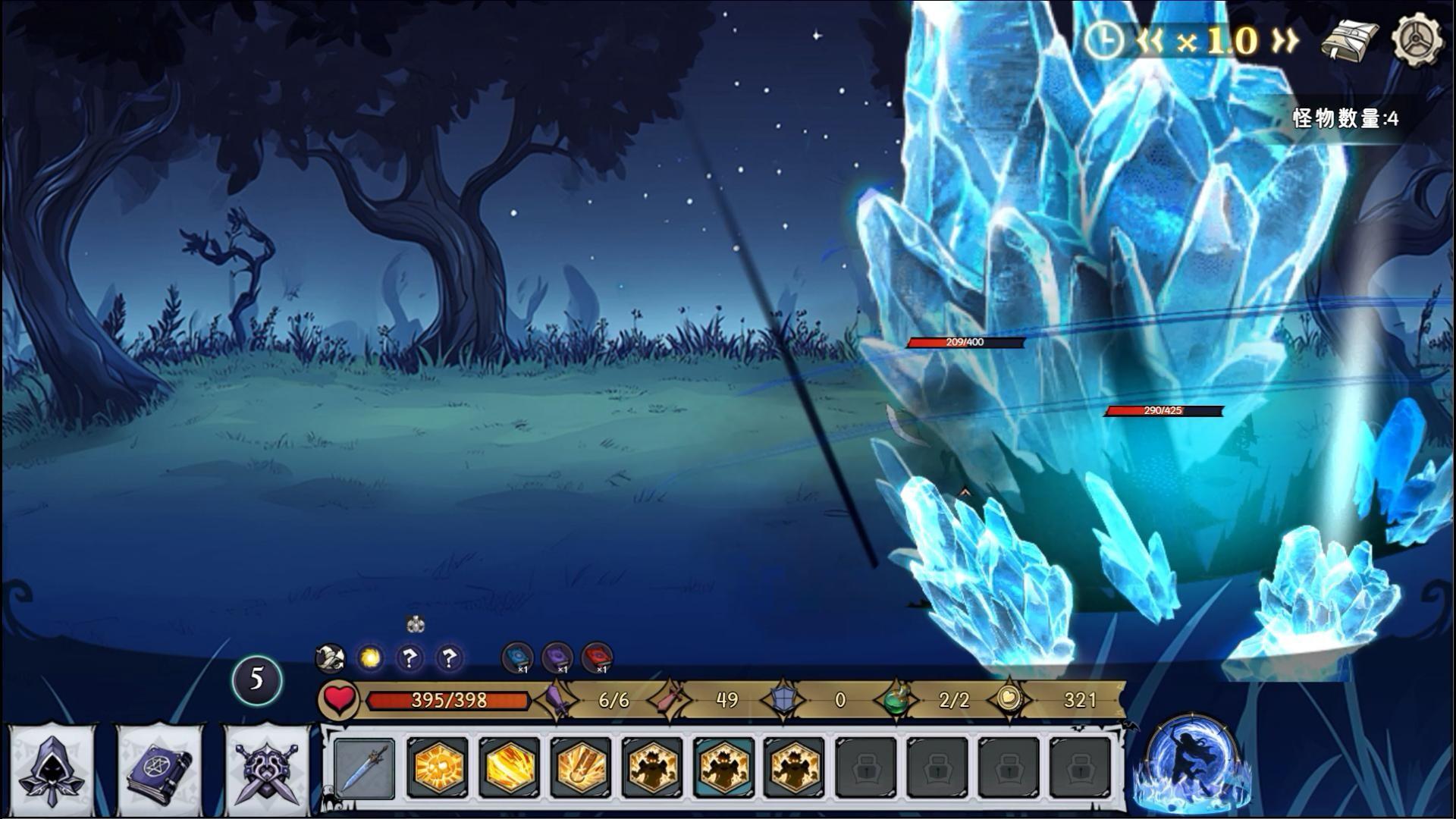Select the red spellbook item
The height and width of the screenshot is (819, 1456).
click(597, 657)
